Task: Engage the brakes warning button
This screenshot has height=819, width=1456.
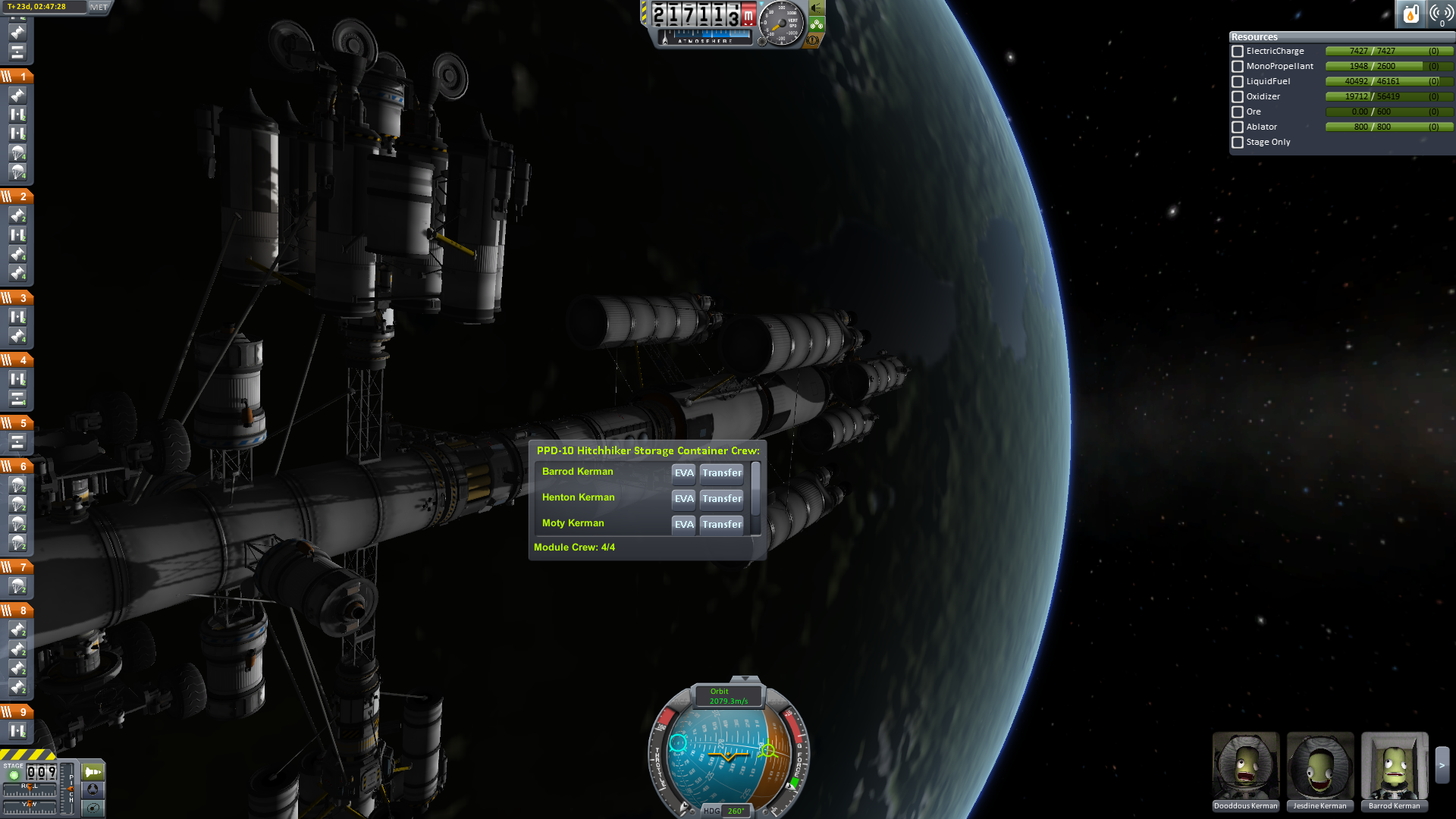Action: click(x=813, y=40)
